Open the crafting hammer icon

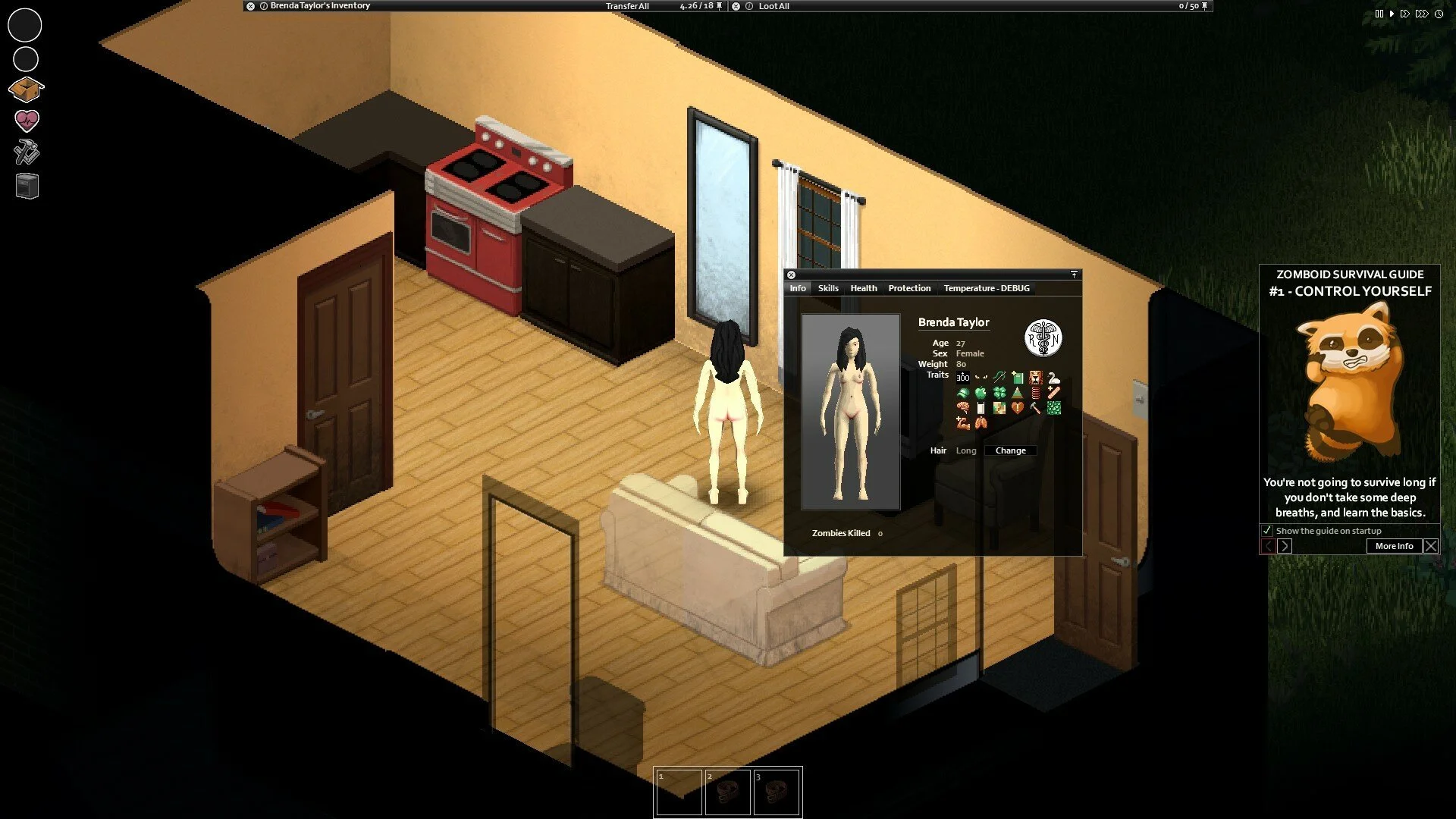pos(27,152)
